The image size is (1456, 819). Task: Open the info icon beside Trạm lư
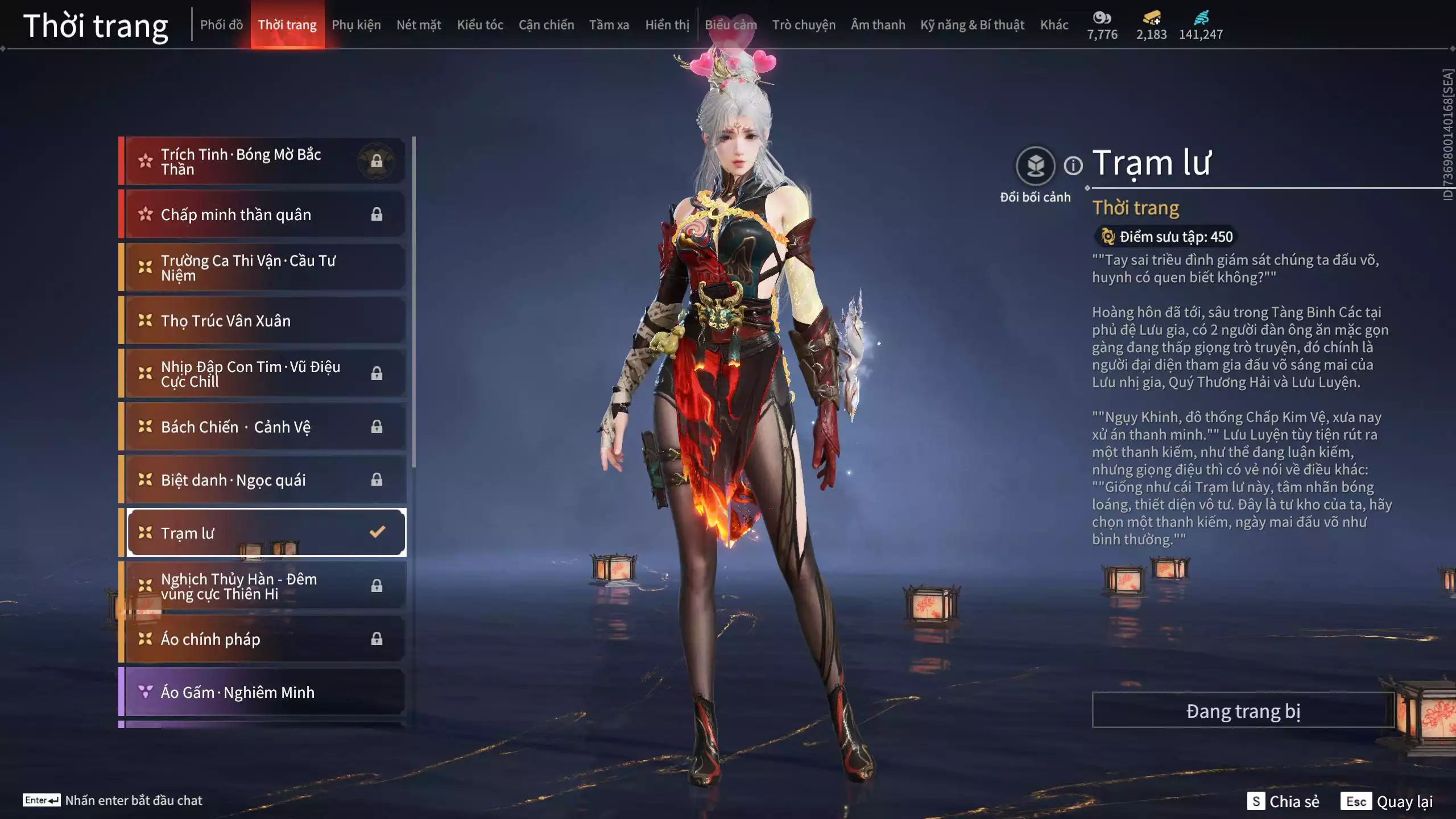[1073, 166]
